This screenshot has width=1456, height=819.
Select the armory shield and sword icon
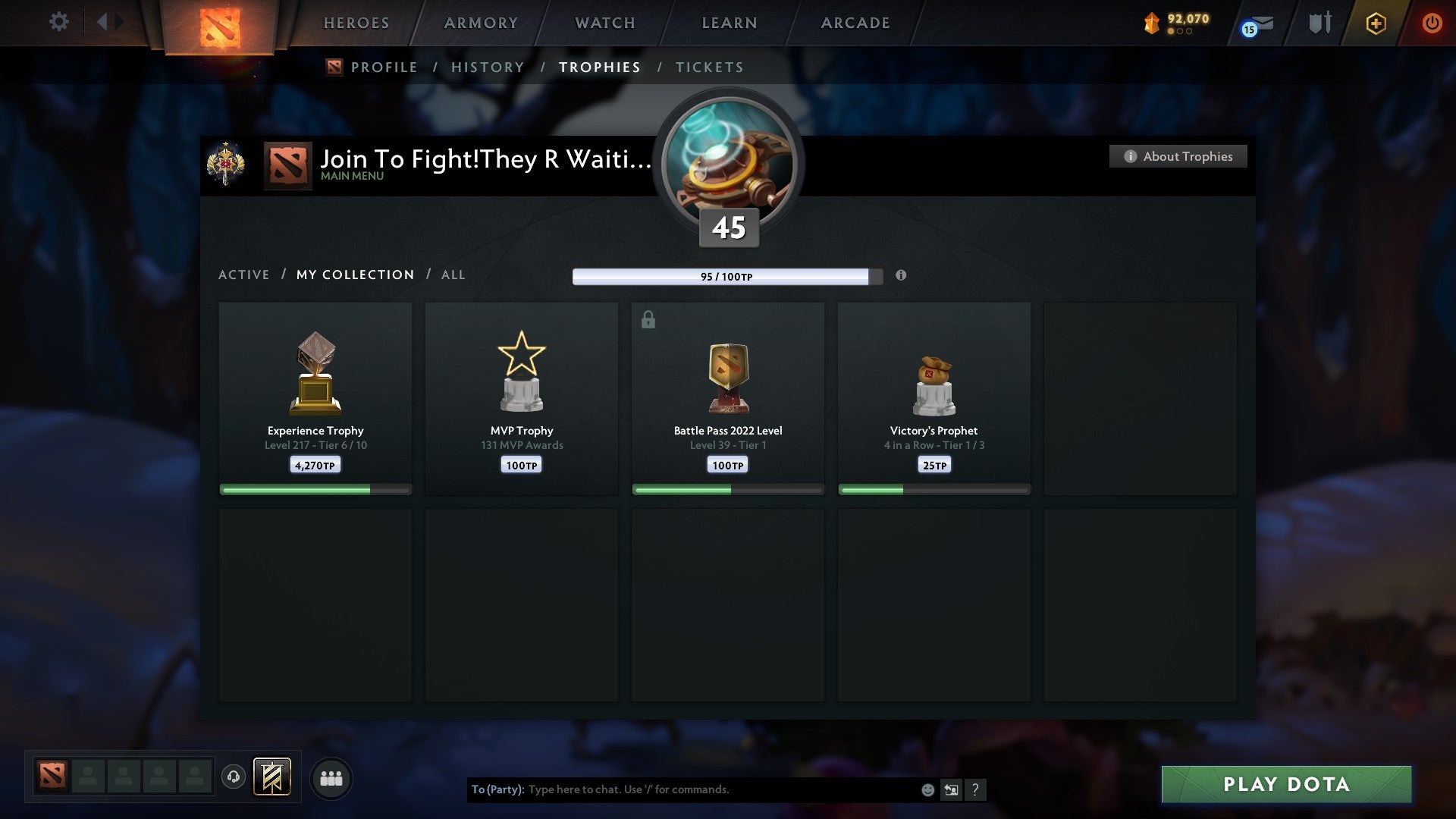pyautogui.click(x=1319, y=23)
